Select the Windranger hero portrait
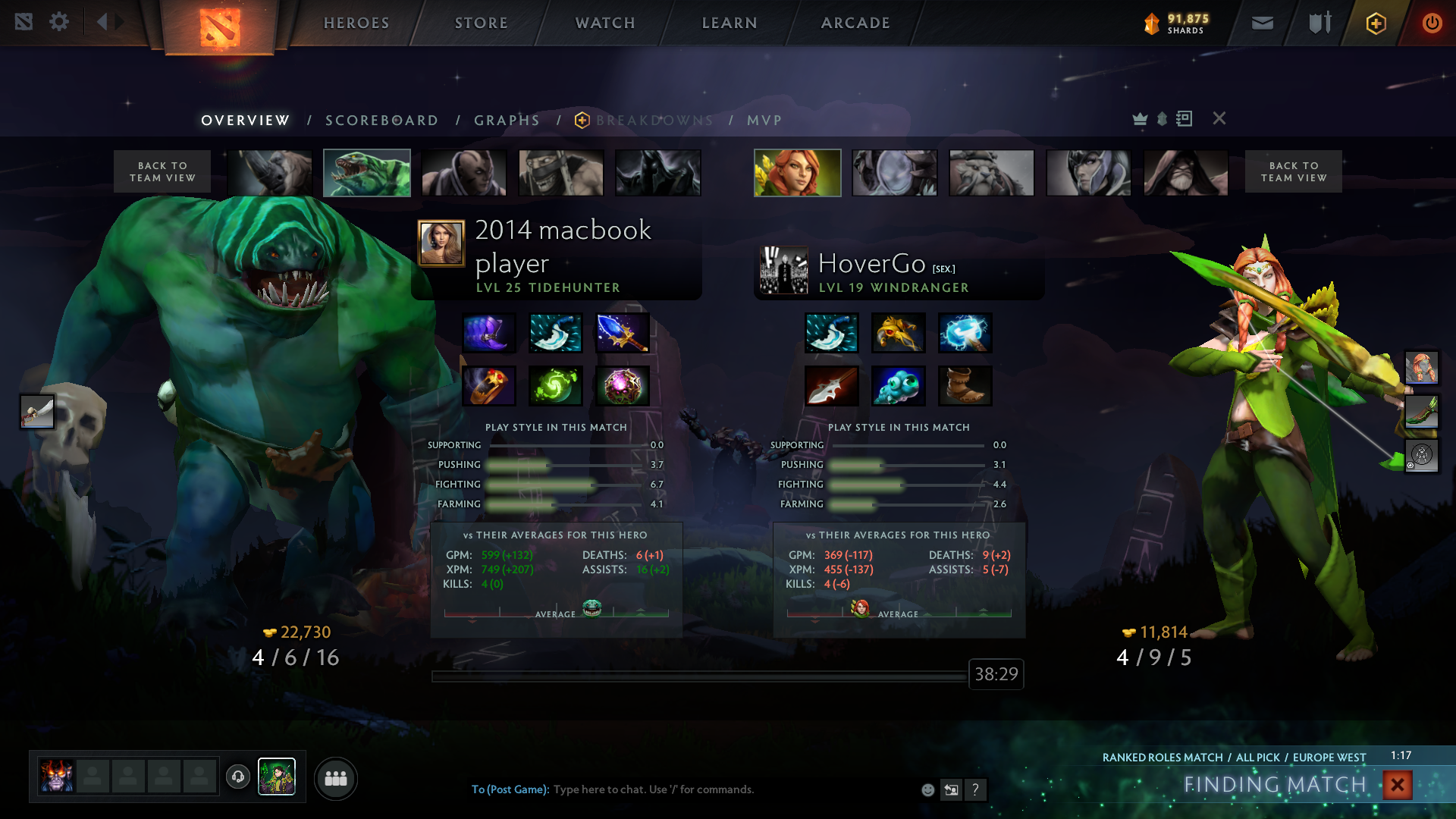The width and height of the screenshot is (1456, 819). pos(797,173)
